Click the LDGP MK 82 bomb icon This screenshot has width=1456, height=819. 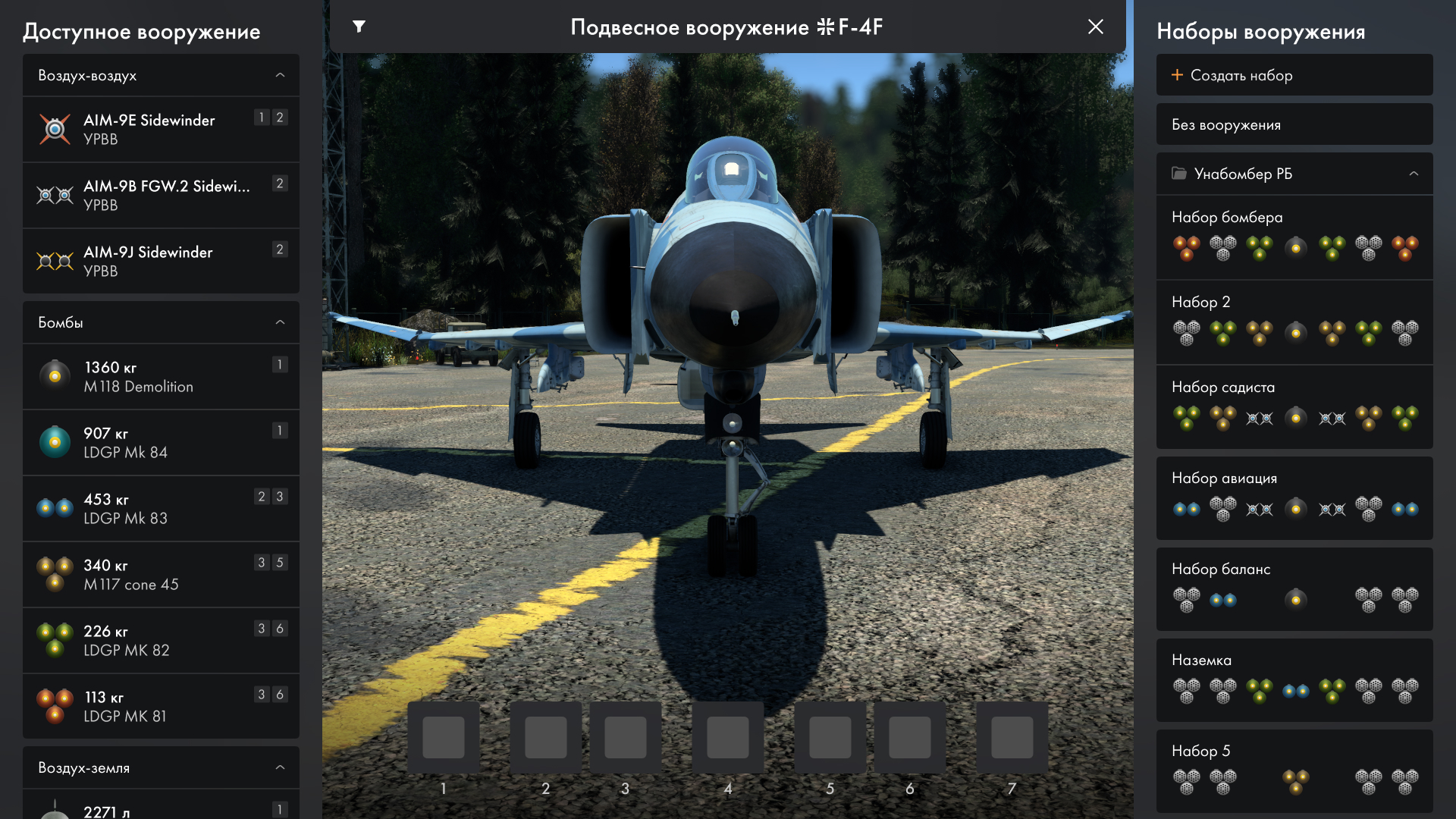[x=55, y=639]
